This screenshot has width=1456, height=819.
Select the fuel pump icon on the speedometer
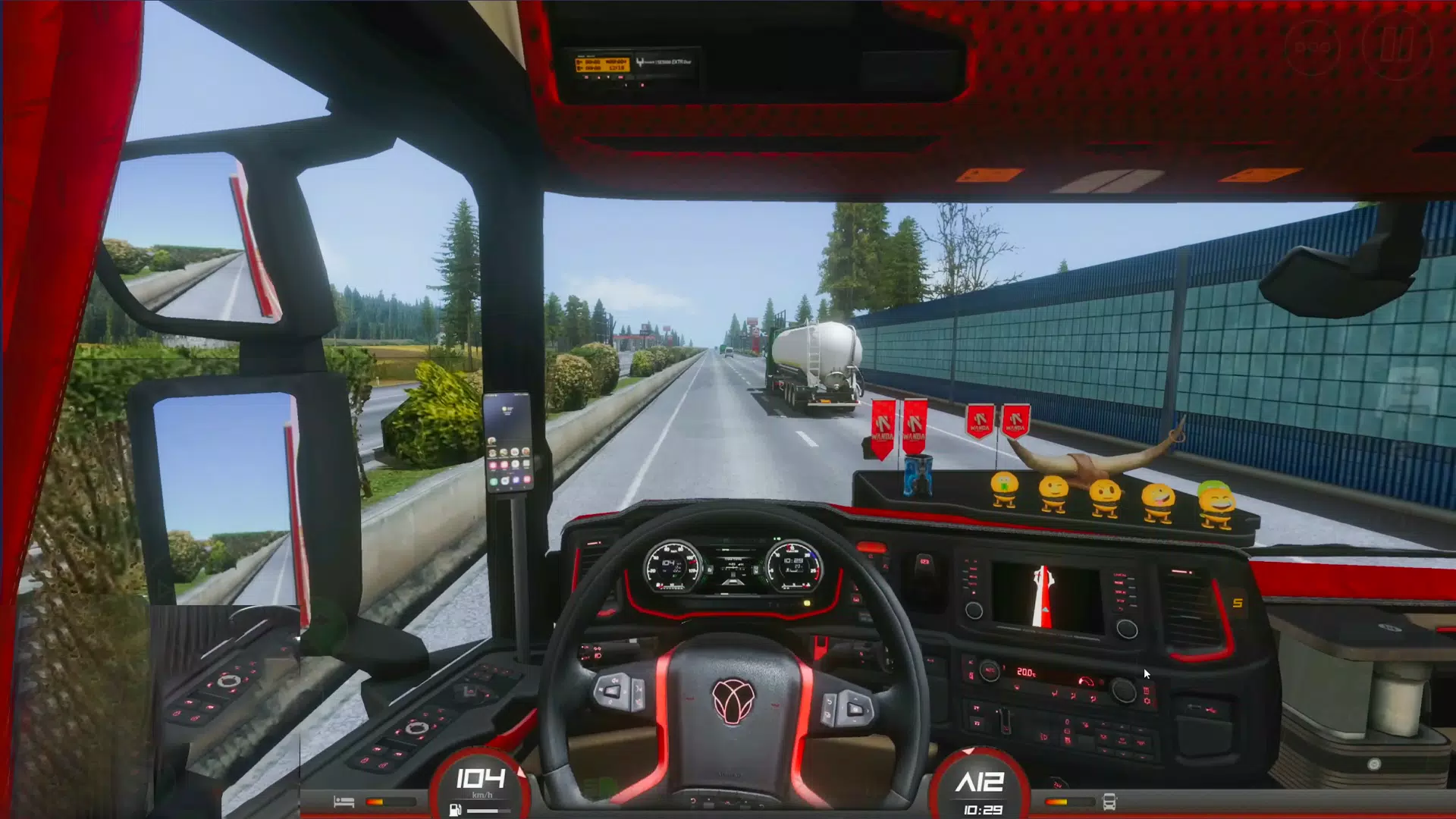point(455,810)
